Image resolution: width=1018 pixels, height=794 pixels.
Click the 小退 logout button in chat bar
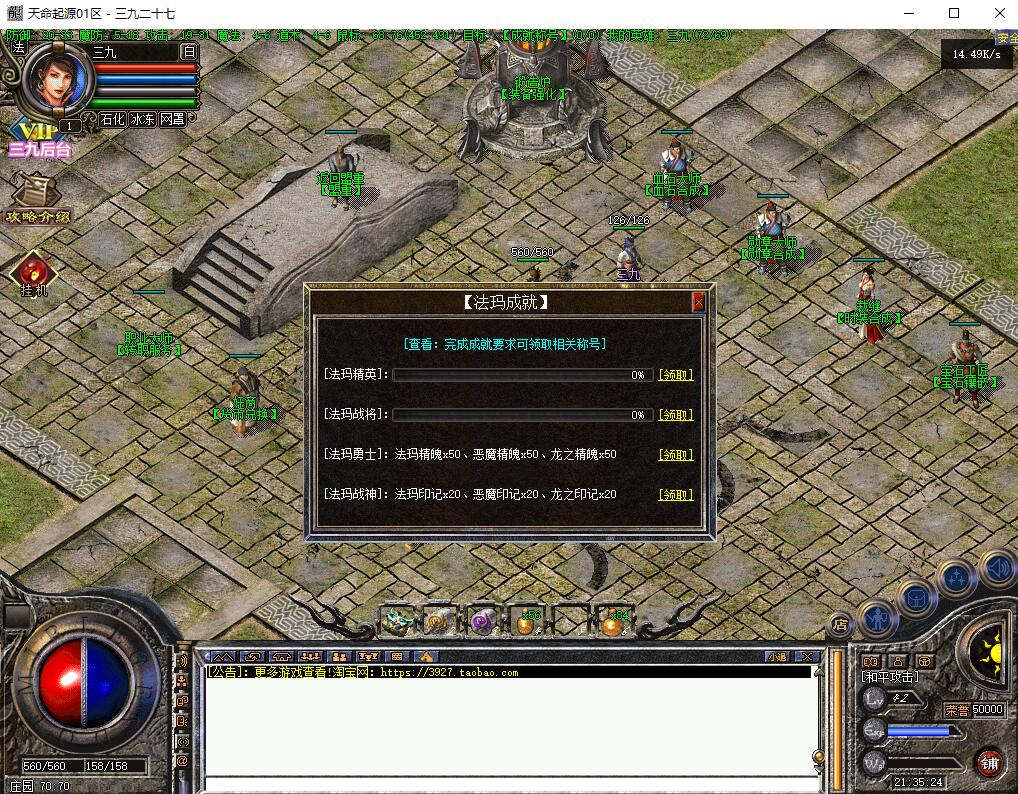tap(777, 656)
